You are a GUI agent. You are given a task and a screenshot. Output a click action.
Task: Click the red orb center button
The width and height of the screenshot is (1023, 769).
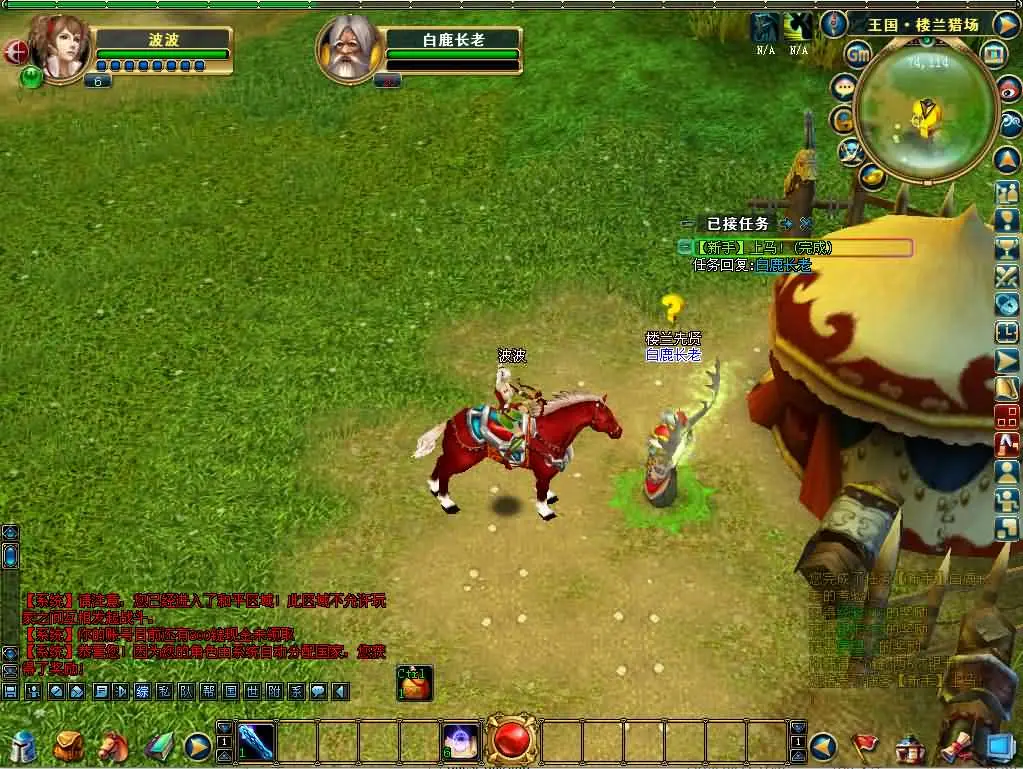tap(513, 742)
